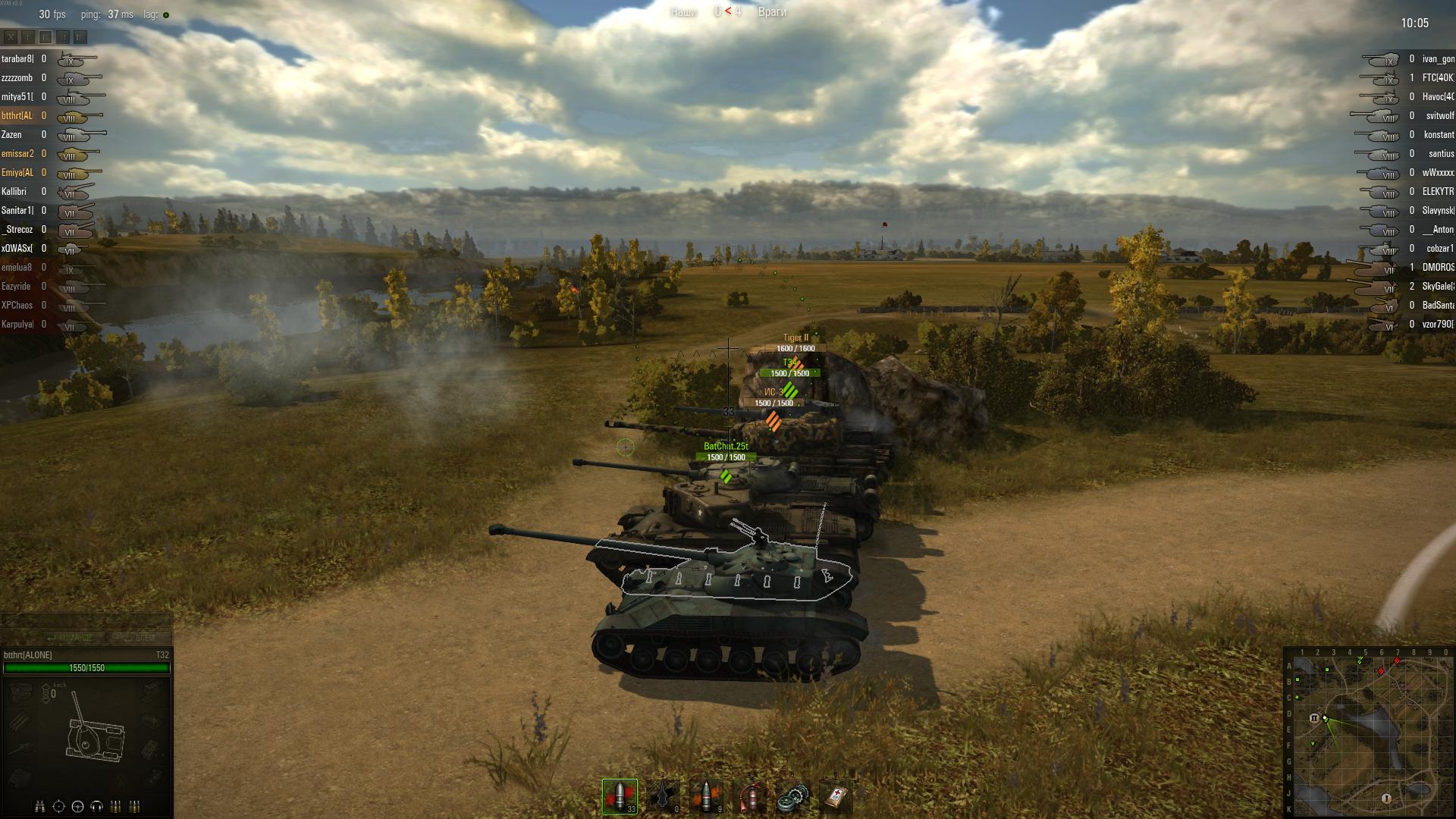Select enemy player SkyGale in the list

pyautogui.click(x=1437, y=287)
